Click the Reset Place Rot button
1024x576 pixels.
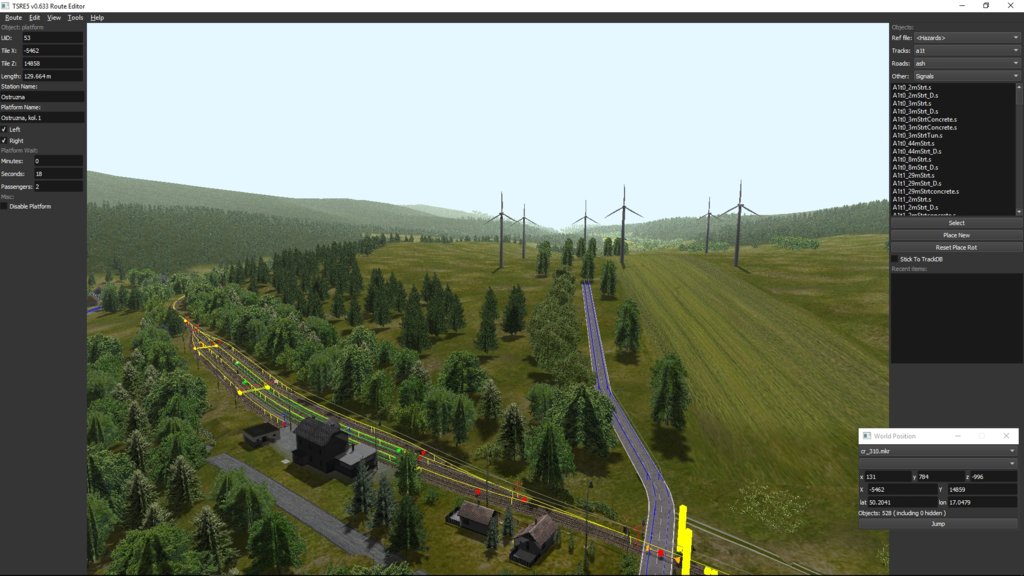[956, 247]
